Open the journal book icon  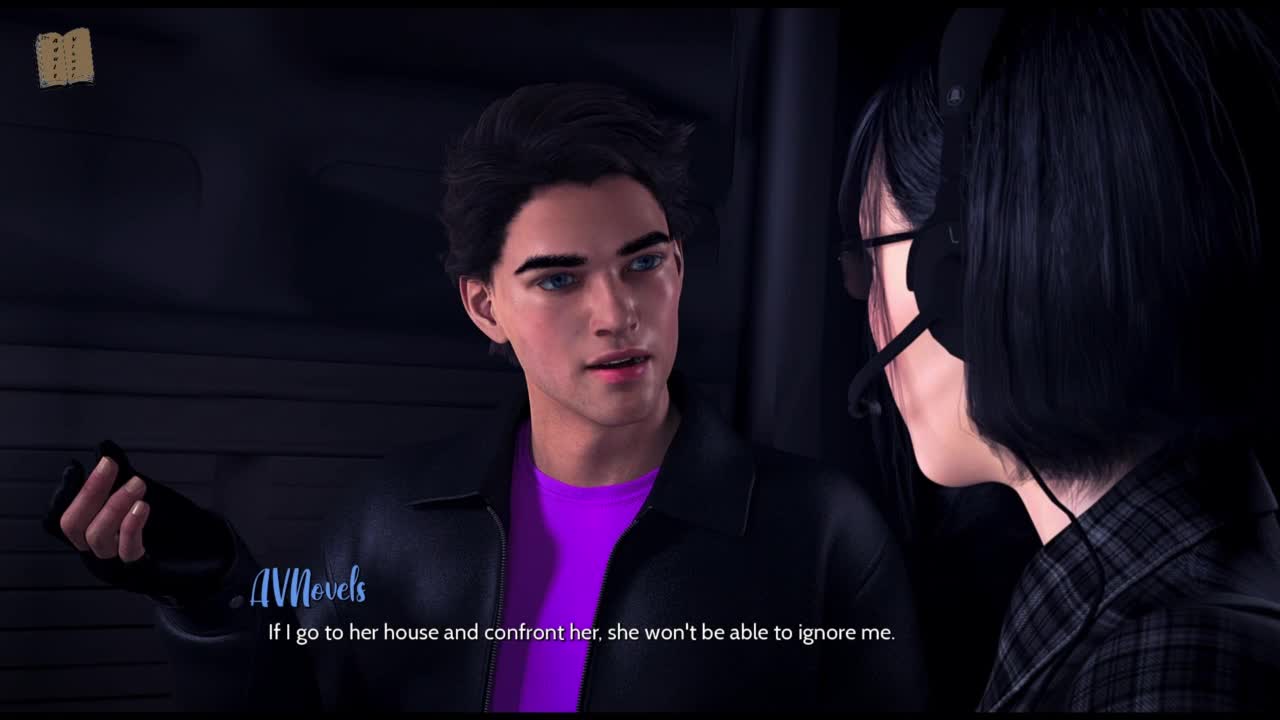(64, 57)
